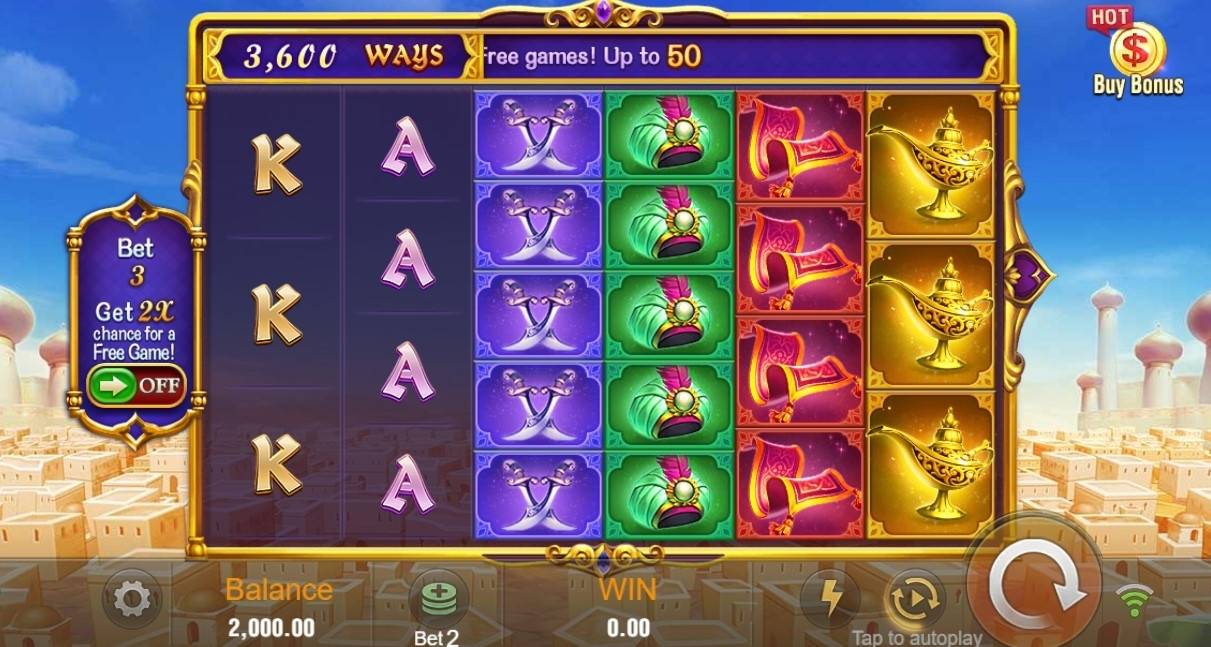Open the Bet amount selector
The width and height of the screenshot is (1211, 647).
coord(437,602)
